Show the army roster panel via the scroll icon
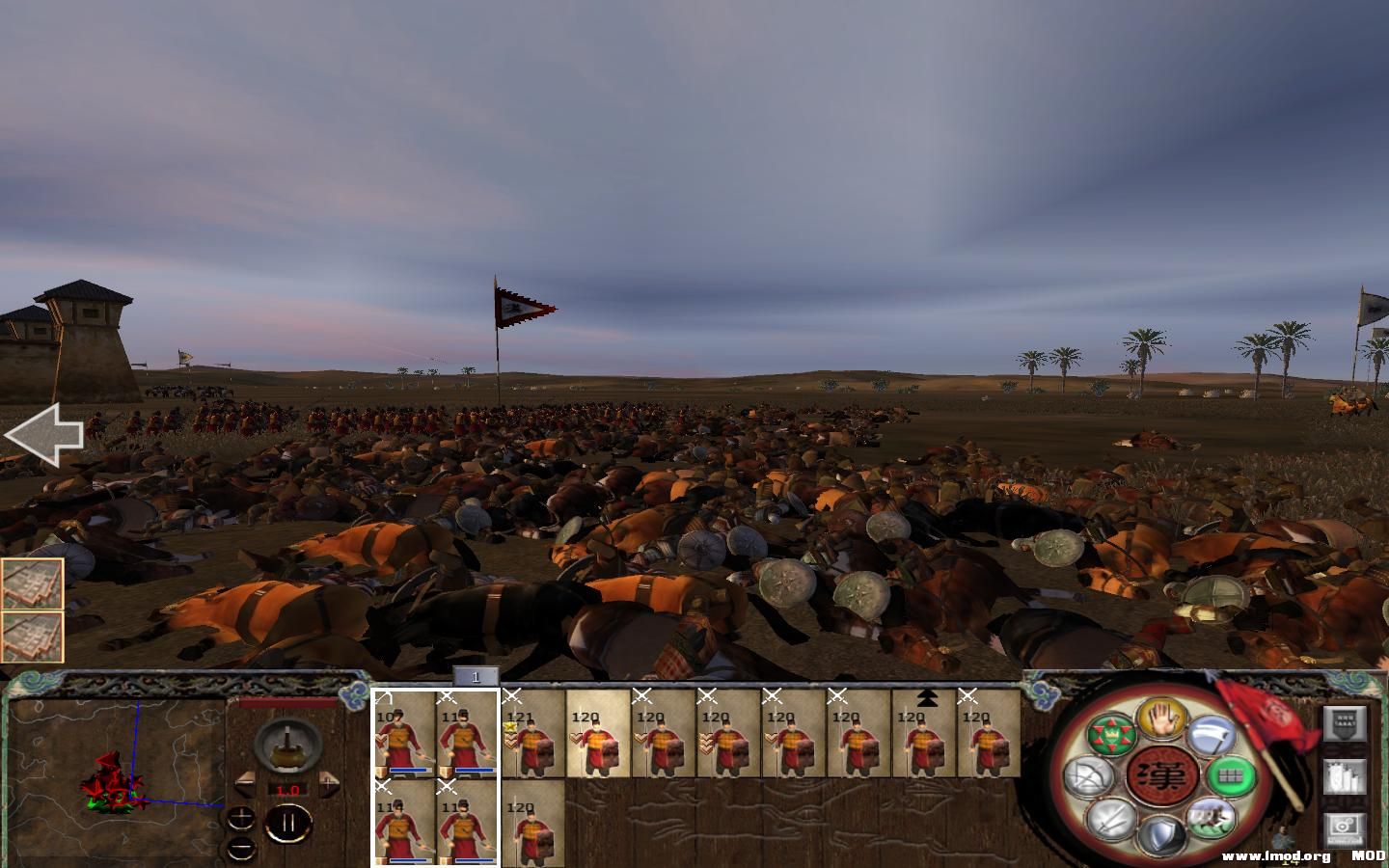 [x=1346, y=776]
